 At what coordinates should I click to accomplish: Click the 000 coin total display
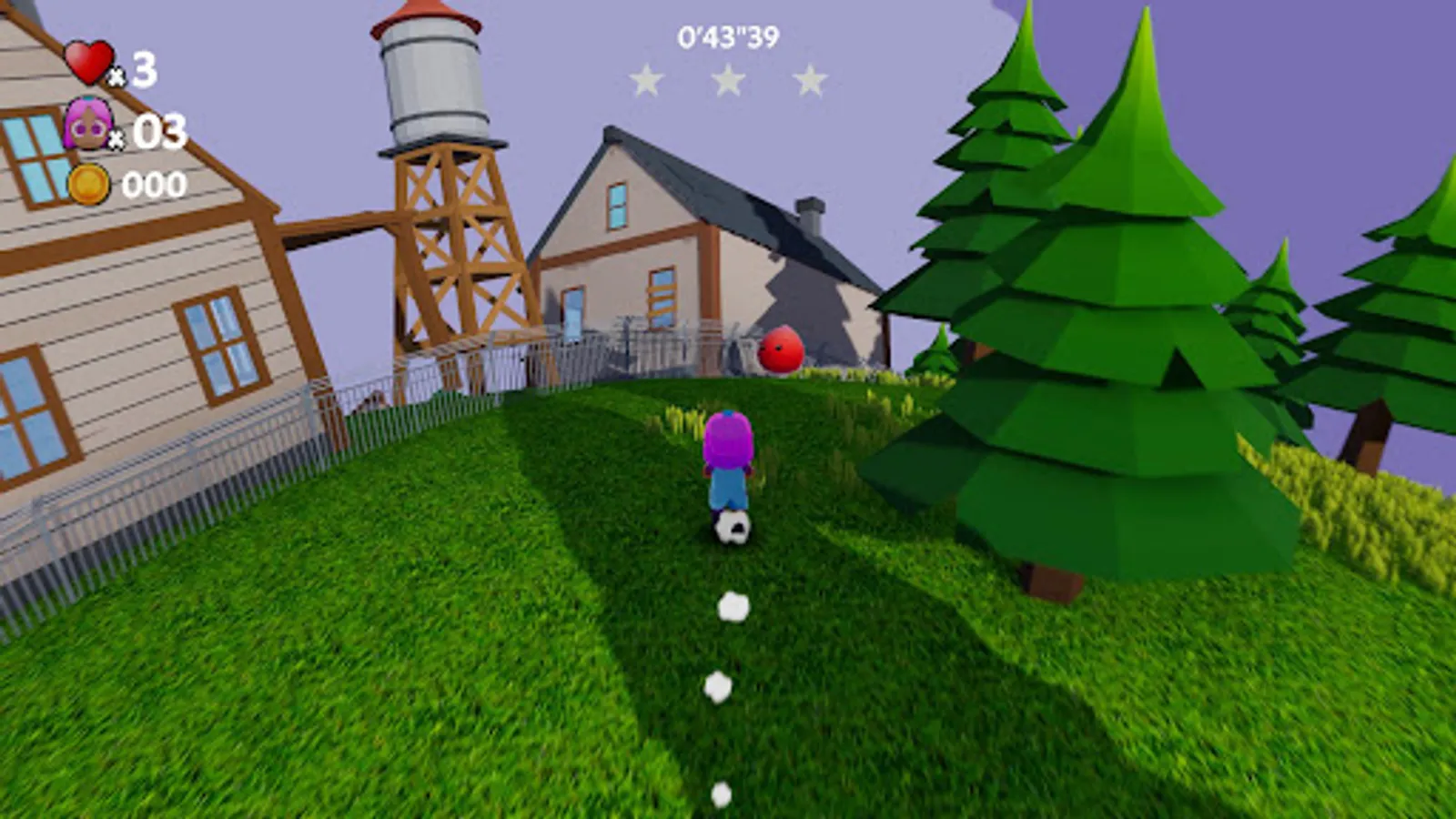point(157,187)
